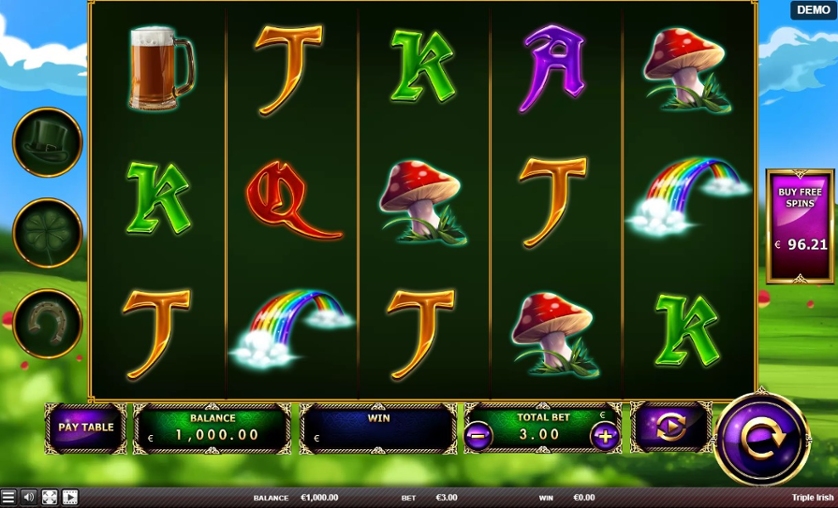Increase total bet with the plus button

pos(604,435)
